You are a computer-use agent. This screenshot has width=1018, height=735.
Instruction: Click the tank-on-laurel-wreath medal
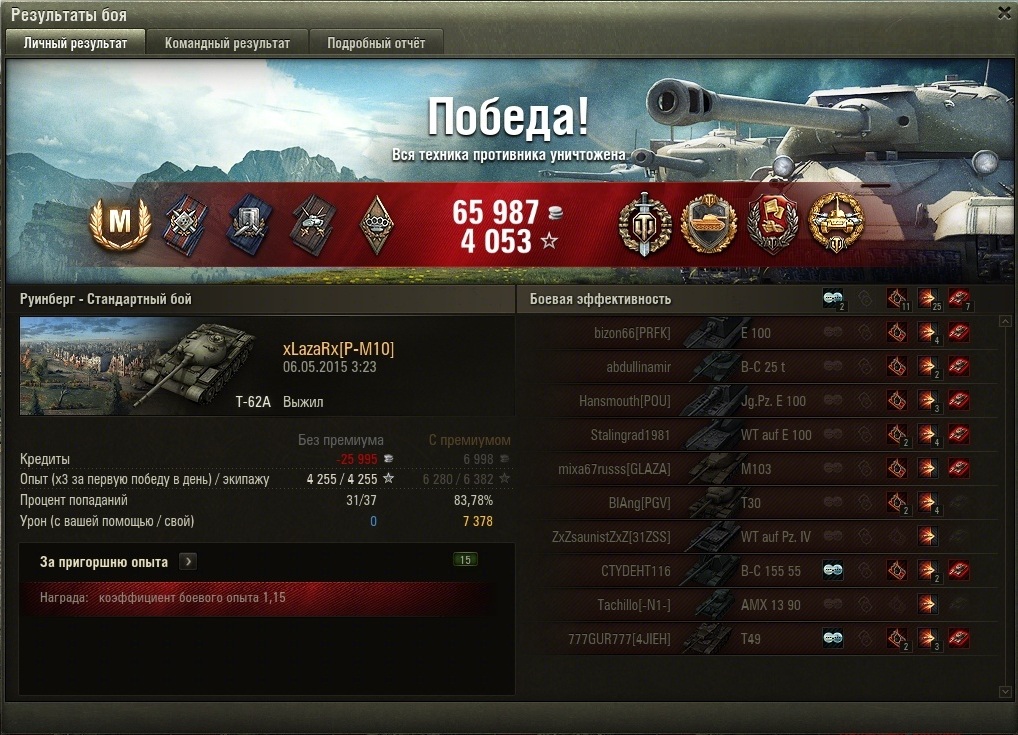pyautogui.click(x=708, y=225)
